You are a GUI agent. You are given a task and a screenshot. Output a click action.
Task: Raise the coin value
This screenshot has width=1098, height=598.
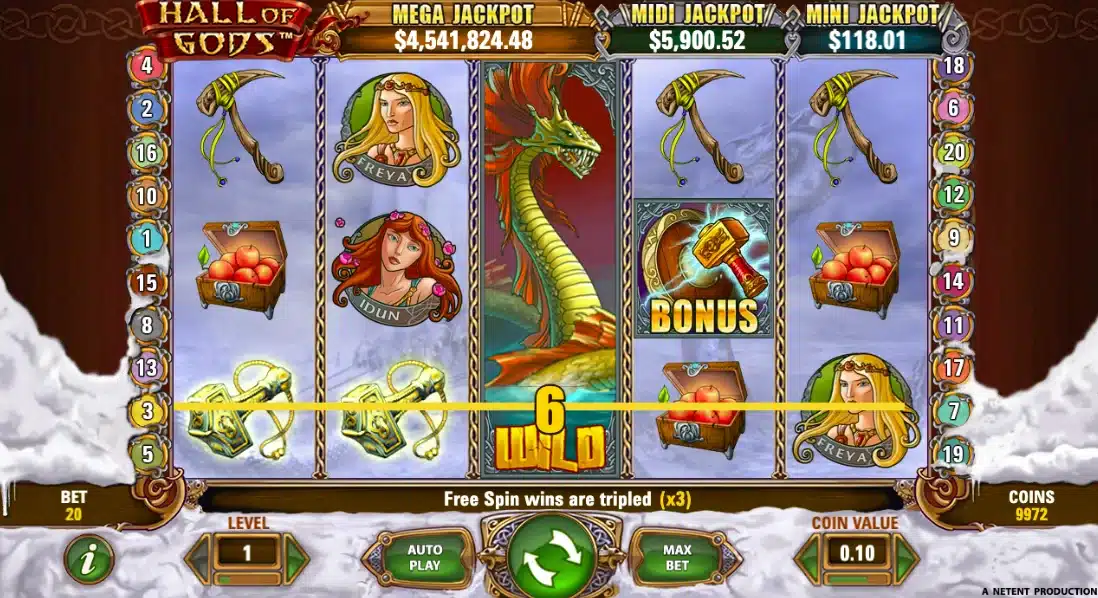905,559
